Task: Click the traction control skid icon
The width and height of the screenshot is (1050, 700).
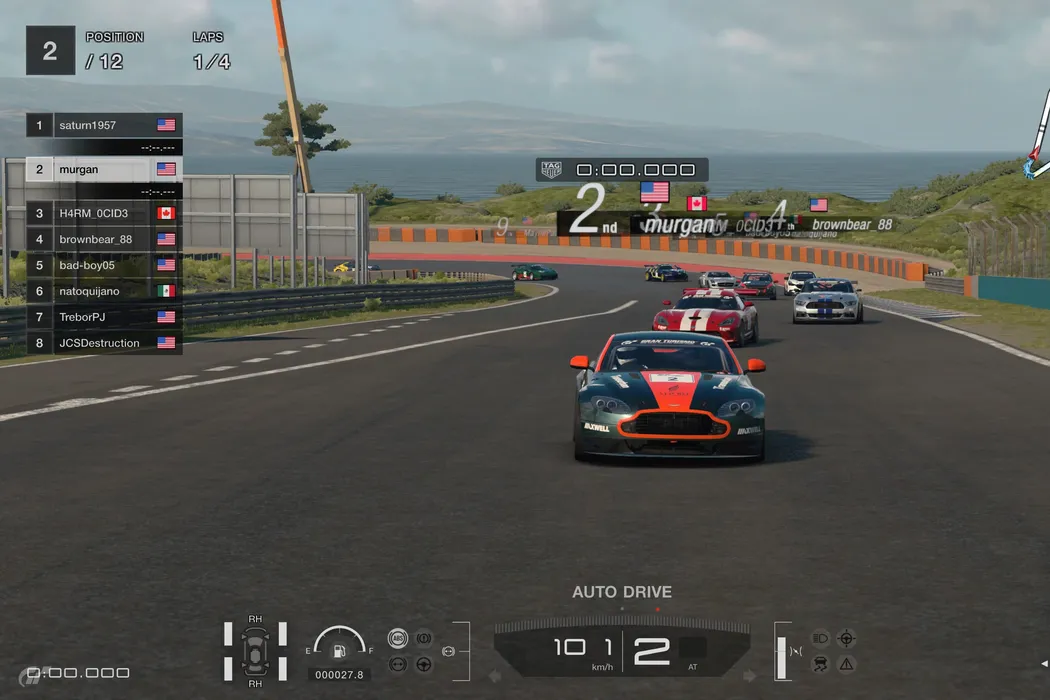Action: pyautogui.click(x=820, y=663)
